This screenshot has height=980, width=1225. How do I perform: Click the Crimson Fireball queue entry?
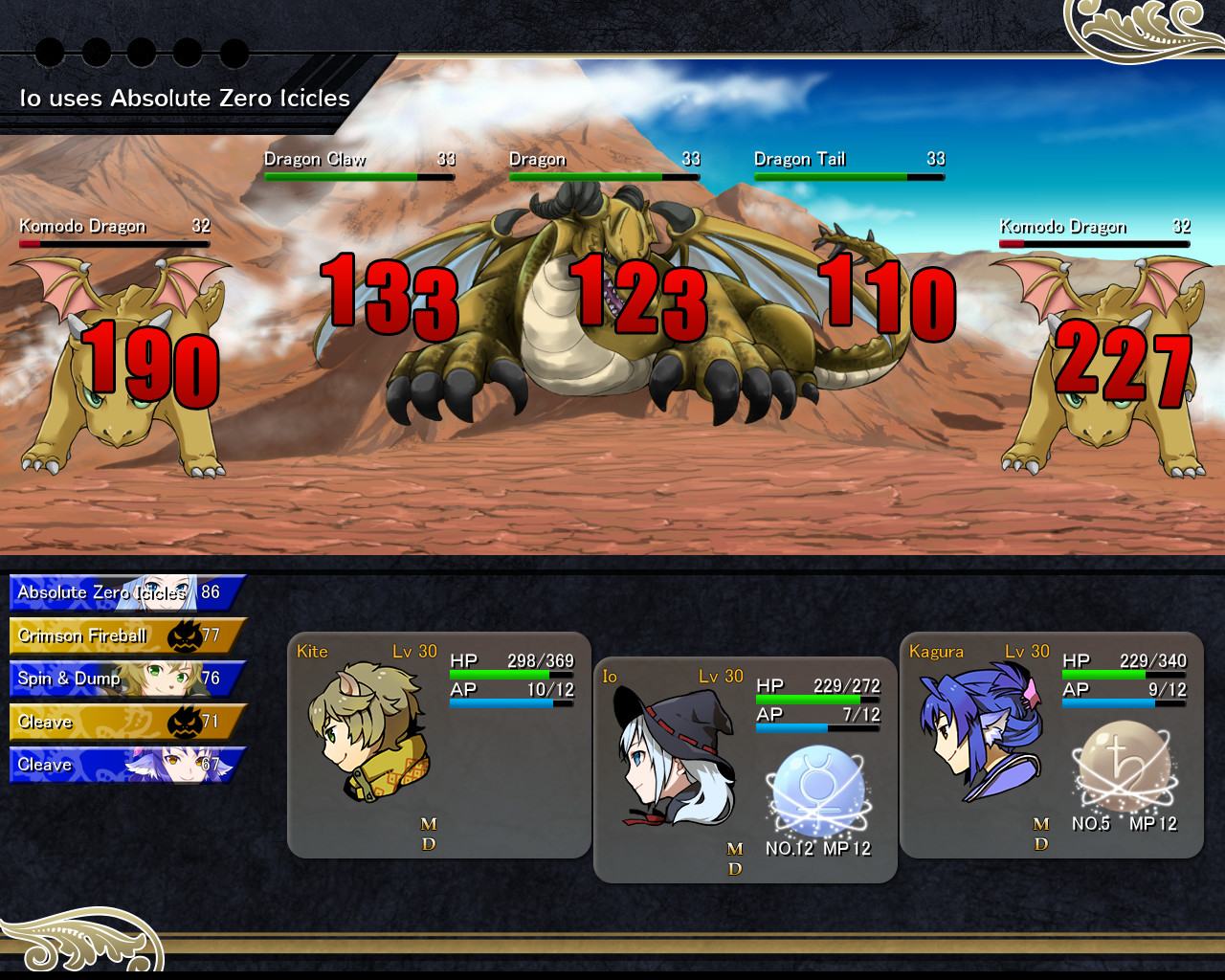click(x=126, y=635)
